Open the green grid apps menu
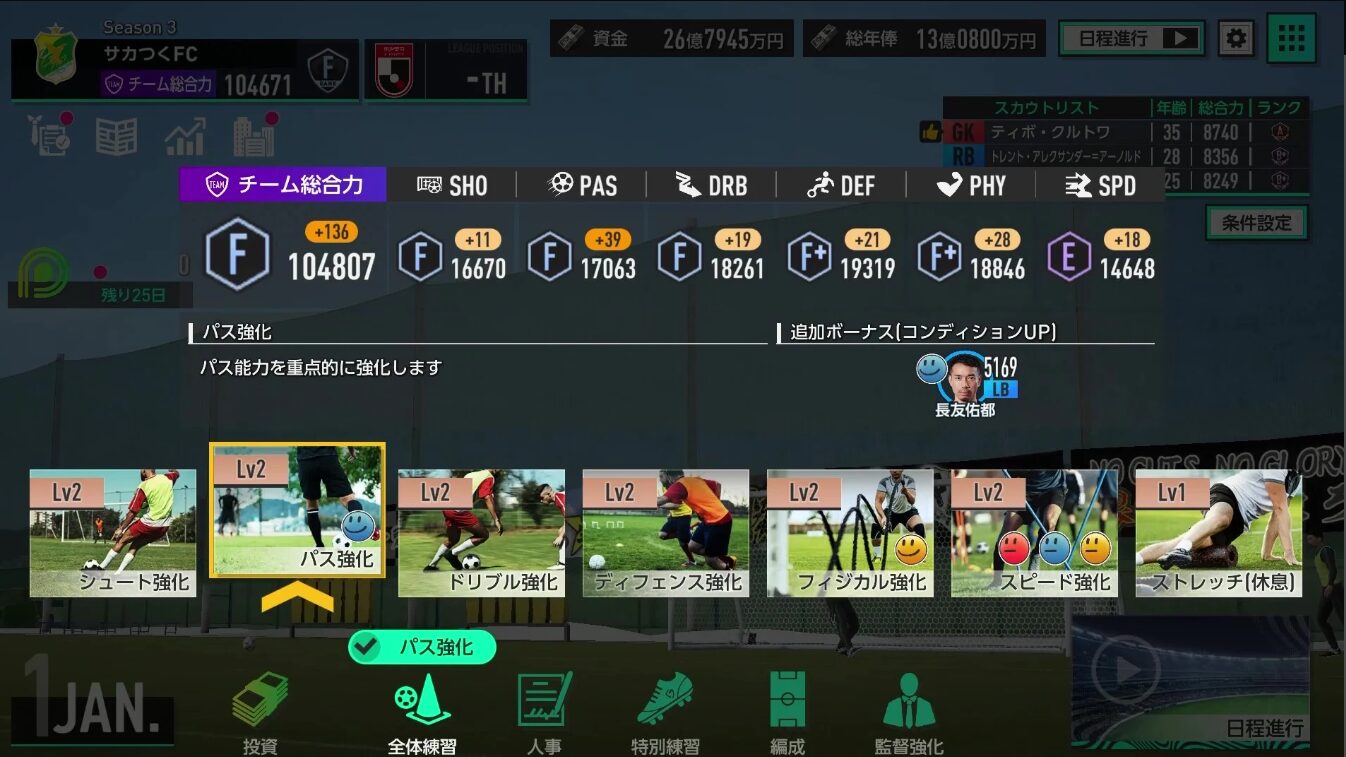1346x757 pixels. tap(1291, 37)
